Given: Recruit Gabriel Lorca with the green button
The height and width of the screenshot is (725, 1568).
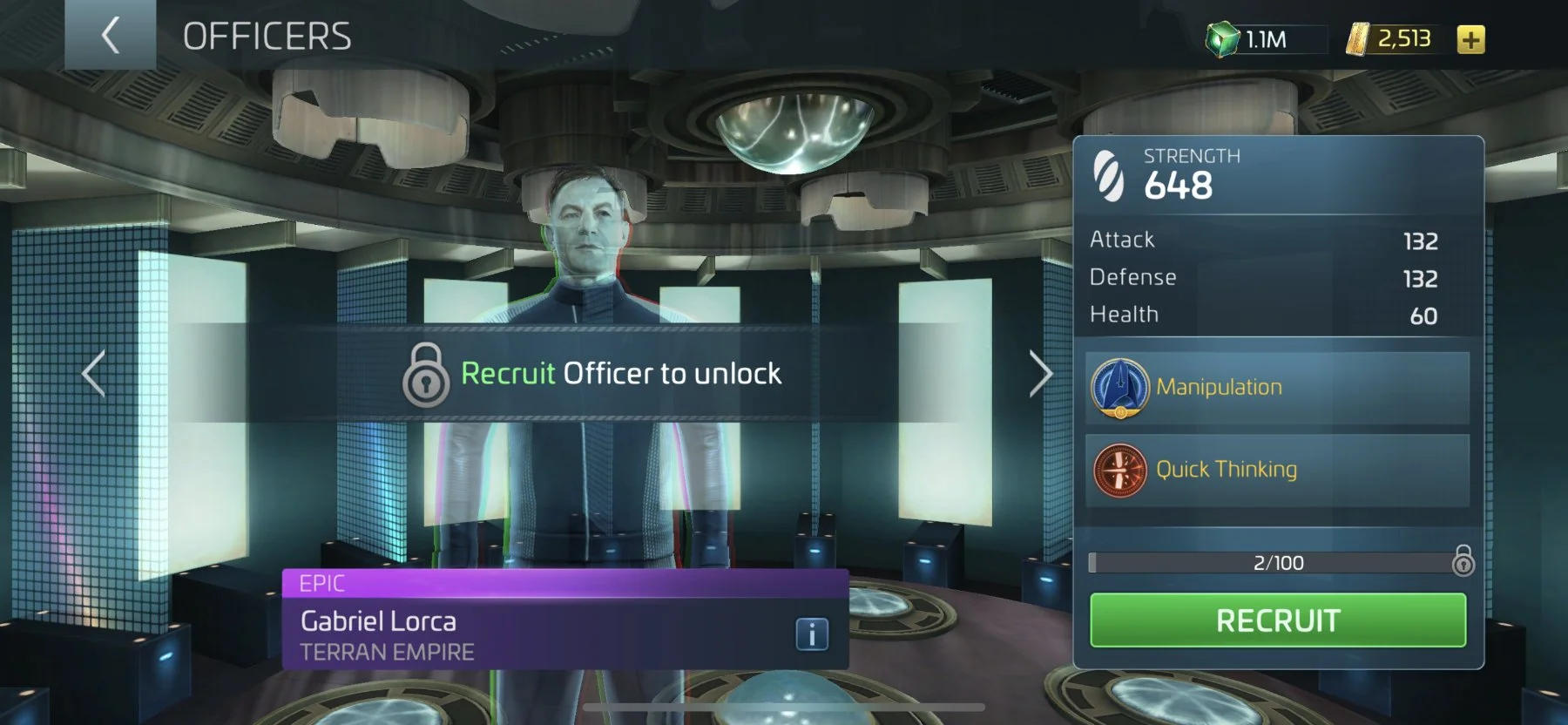Looking at the screenshot, I should 1278,620.
